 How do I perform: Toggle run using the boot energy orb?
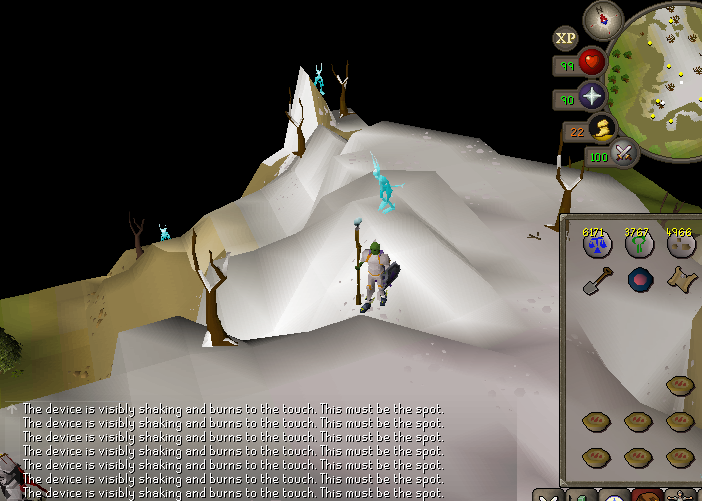click(602, 128)
